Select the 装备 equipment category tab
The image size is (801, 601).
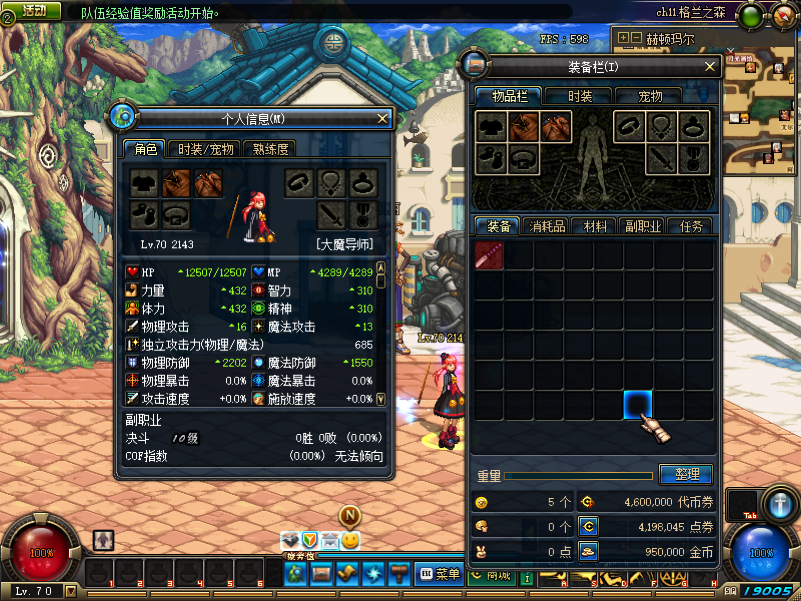[498, 226]
